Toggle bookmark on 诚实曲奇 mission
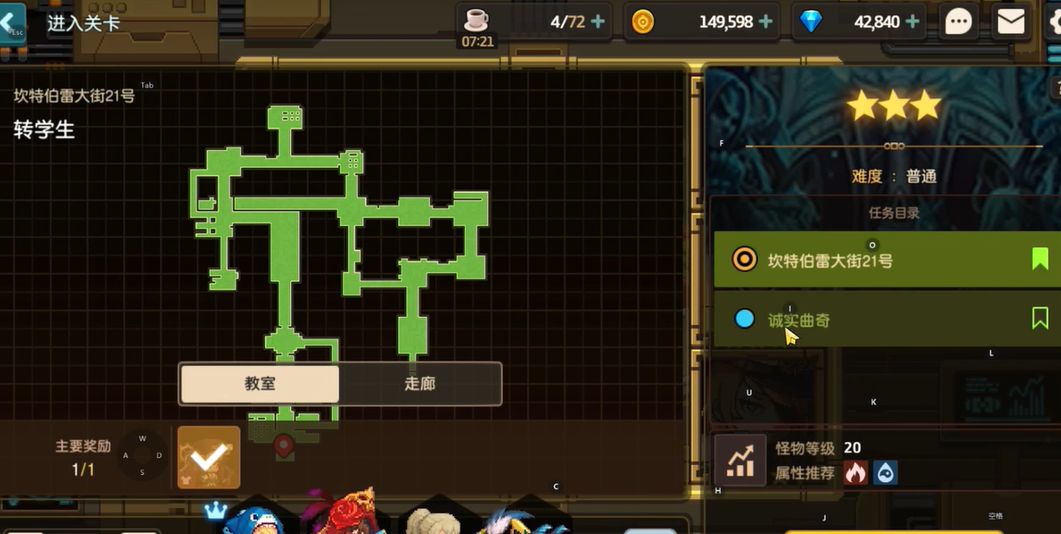1061x534 pixels. 1040,318
